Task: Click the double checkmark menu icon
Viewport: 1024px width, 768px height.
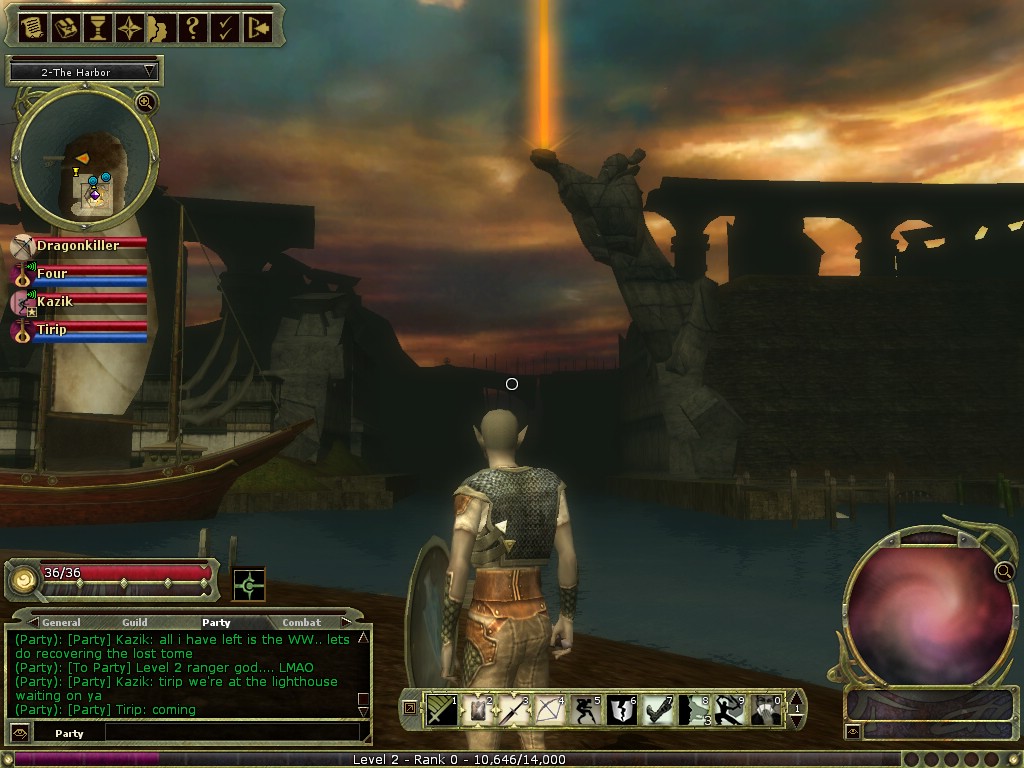Action: pyautogui.click(x=225, y=28)
